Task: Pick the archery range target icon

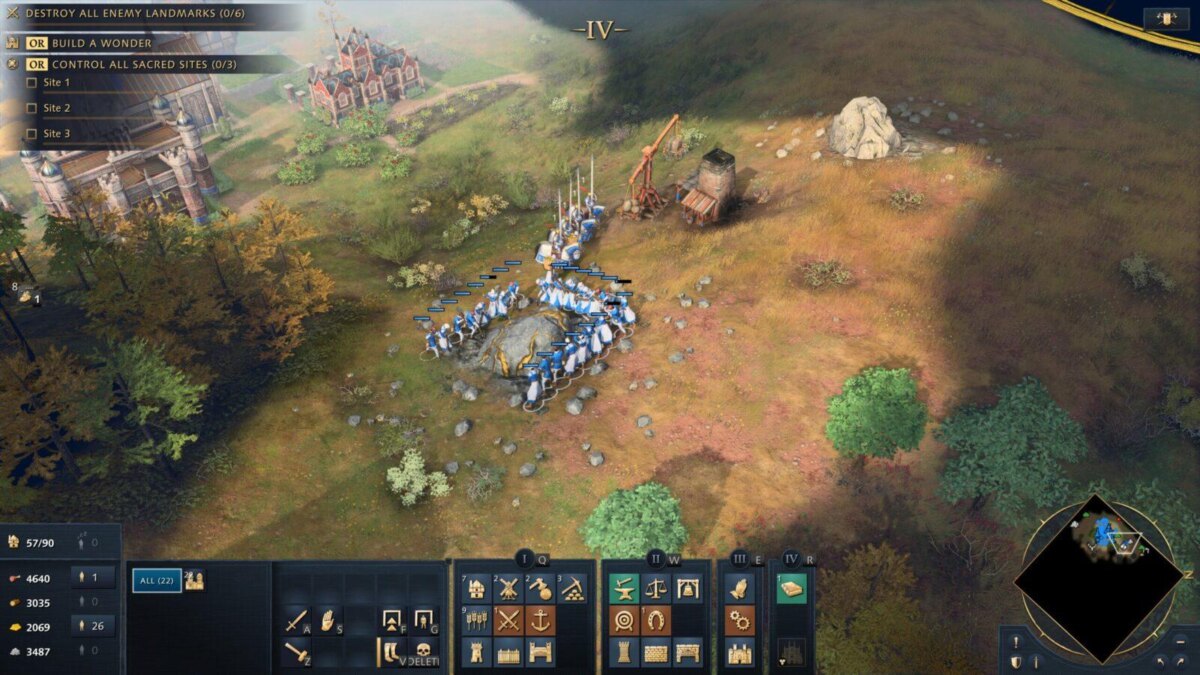Action: click(624, 620)
